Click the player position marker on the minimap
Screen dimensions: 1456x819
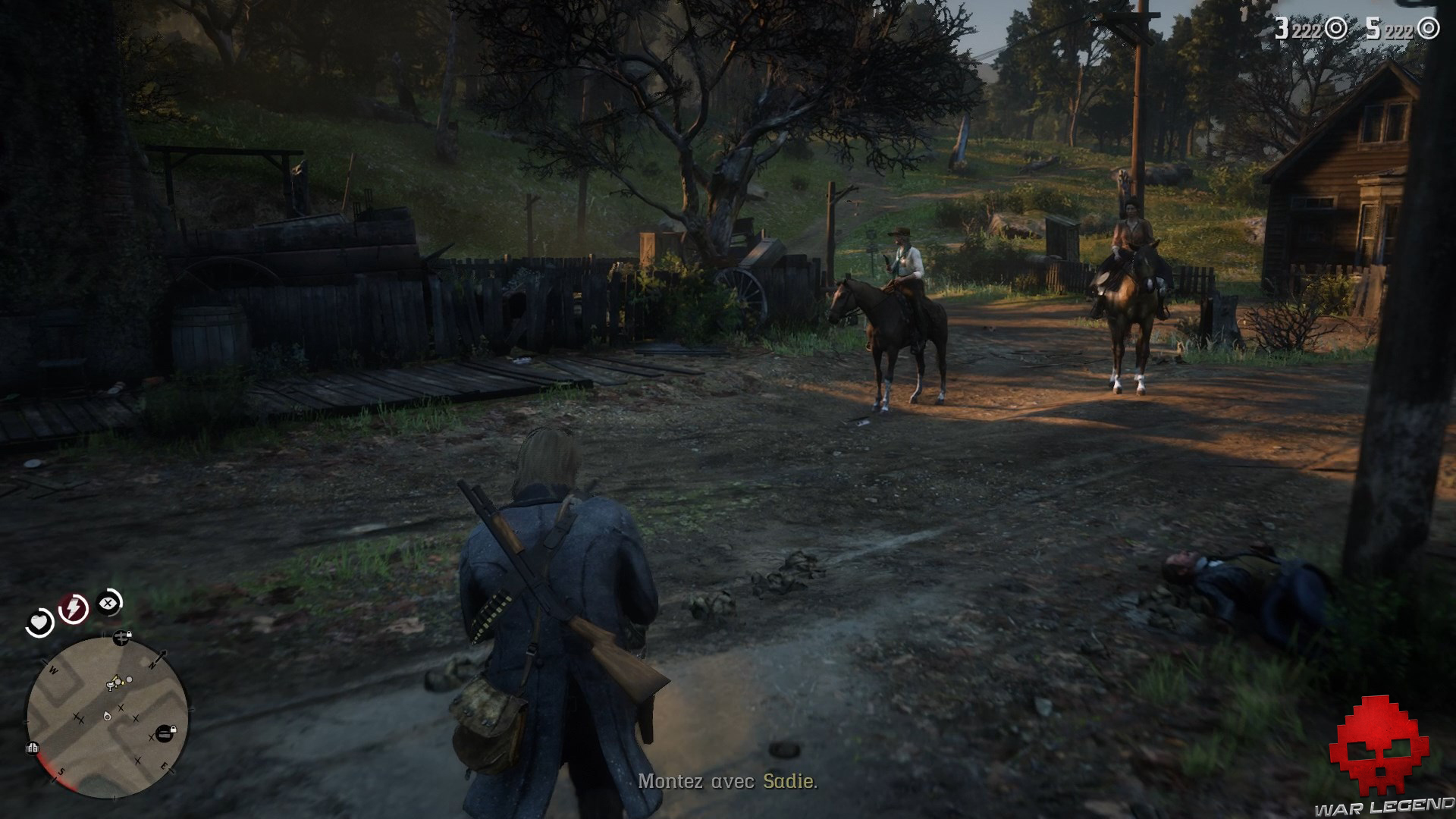107,717
